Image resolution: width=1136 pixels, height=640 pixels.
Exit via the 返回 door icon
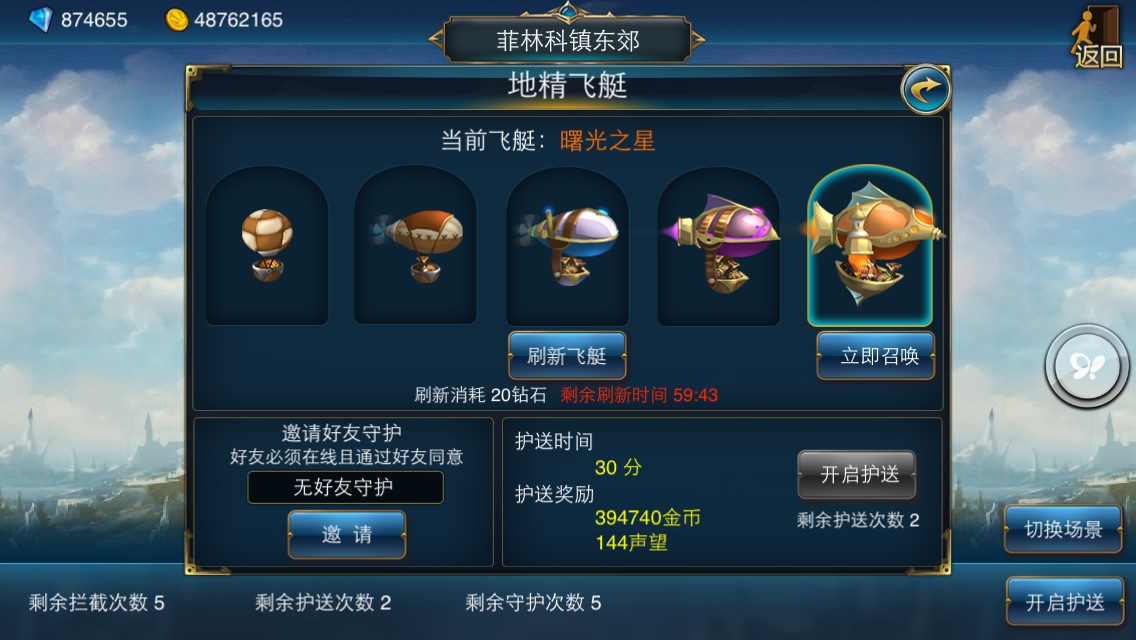point(1098,38)
